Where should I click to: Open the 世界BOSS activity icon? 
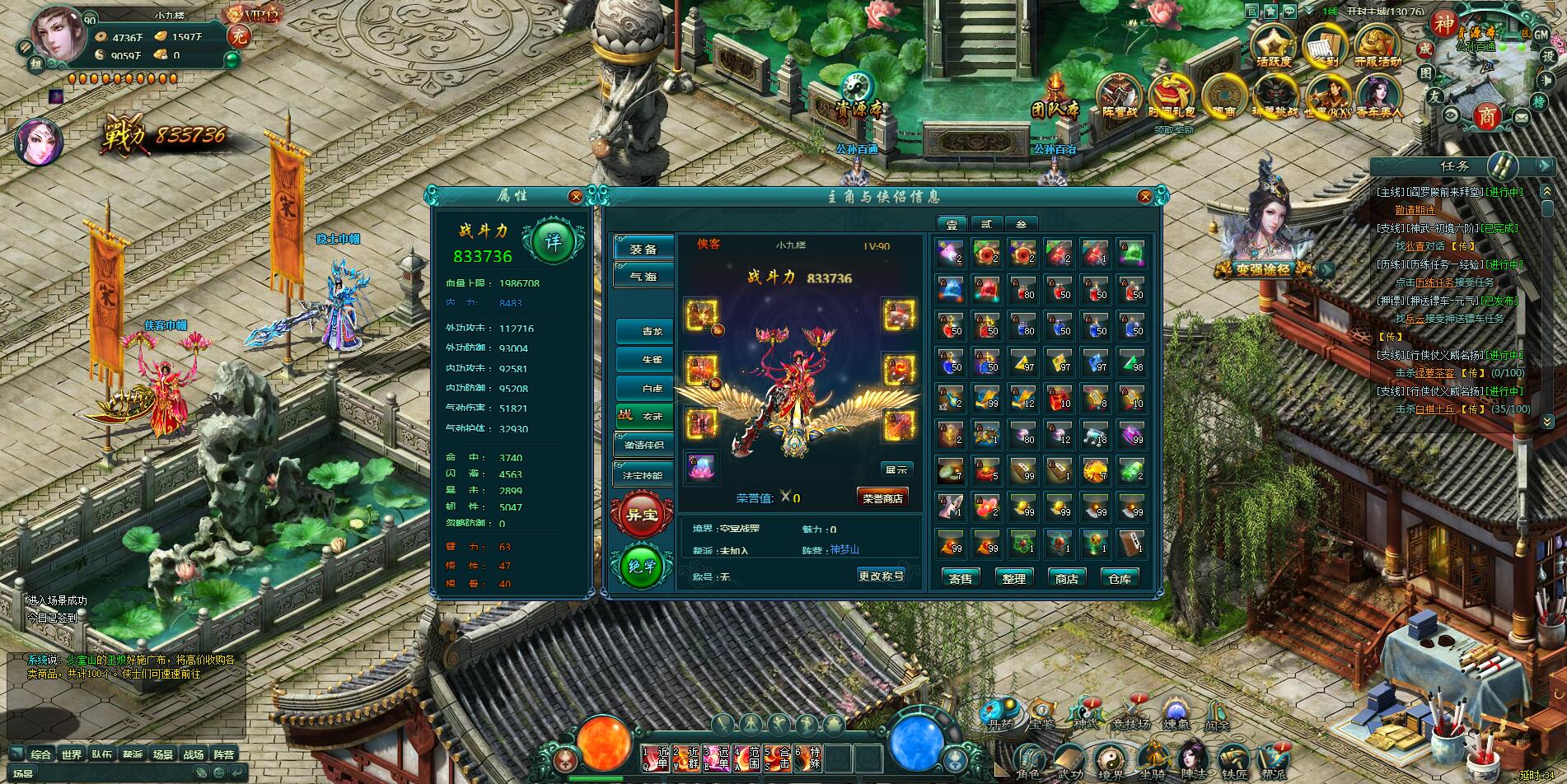[1328, 92]
